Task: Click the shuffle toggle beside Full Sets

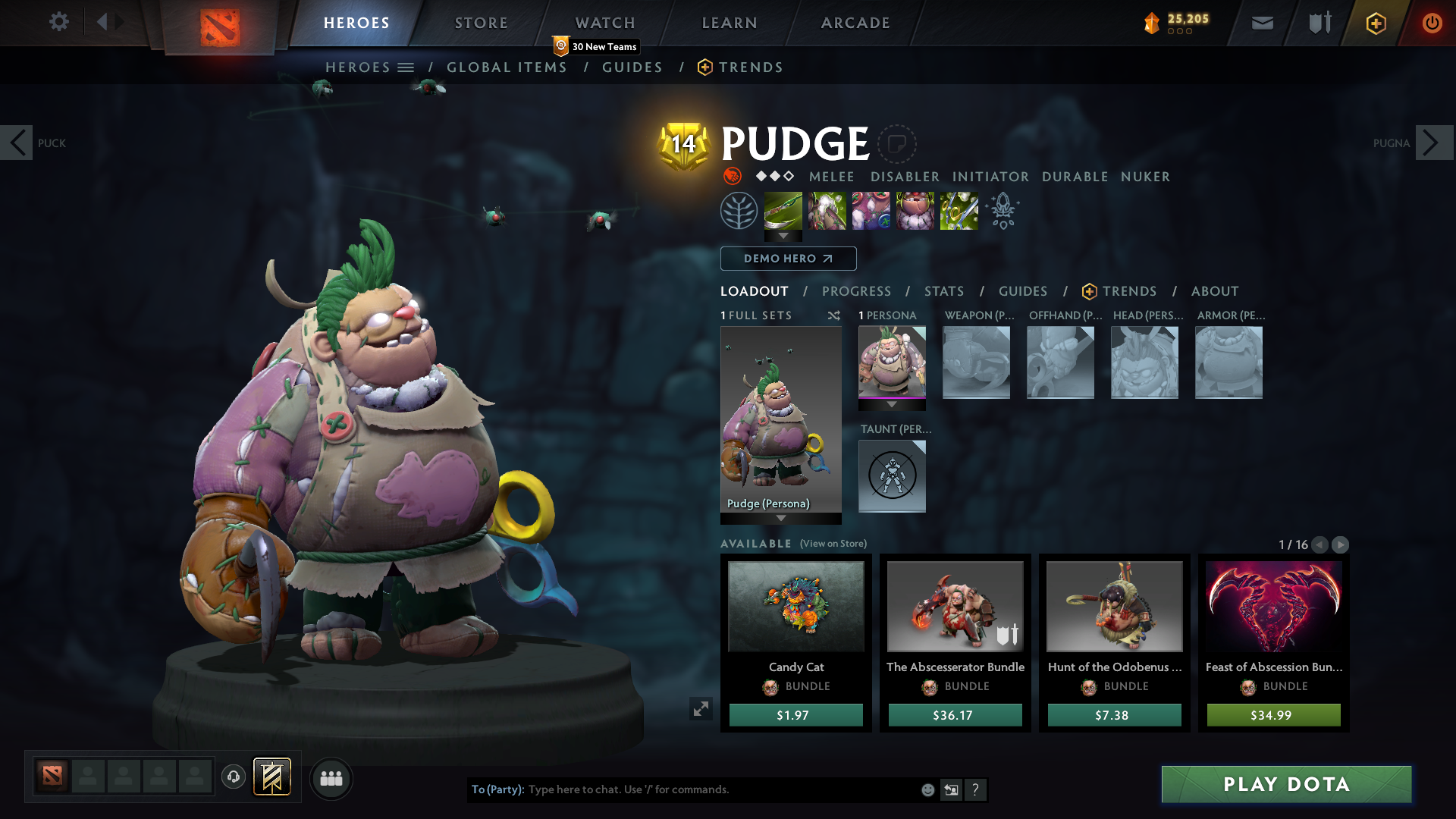Action: [x=834, y=316]
